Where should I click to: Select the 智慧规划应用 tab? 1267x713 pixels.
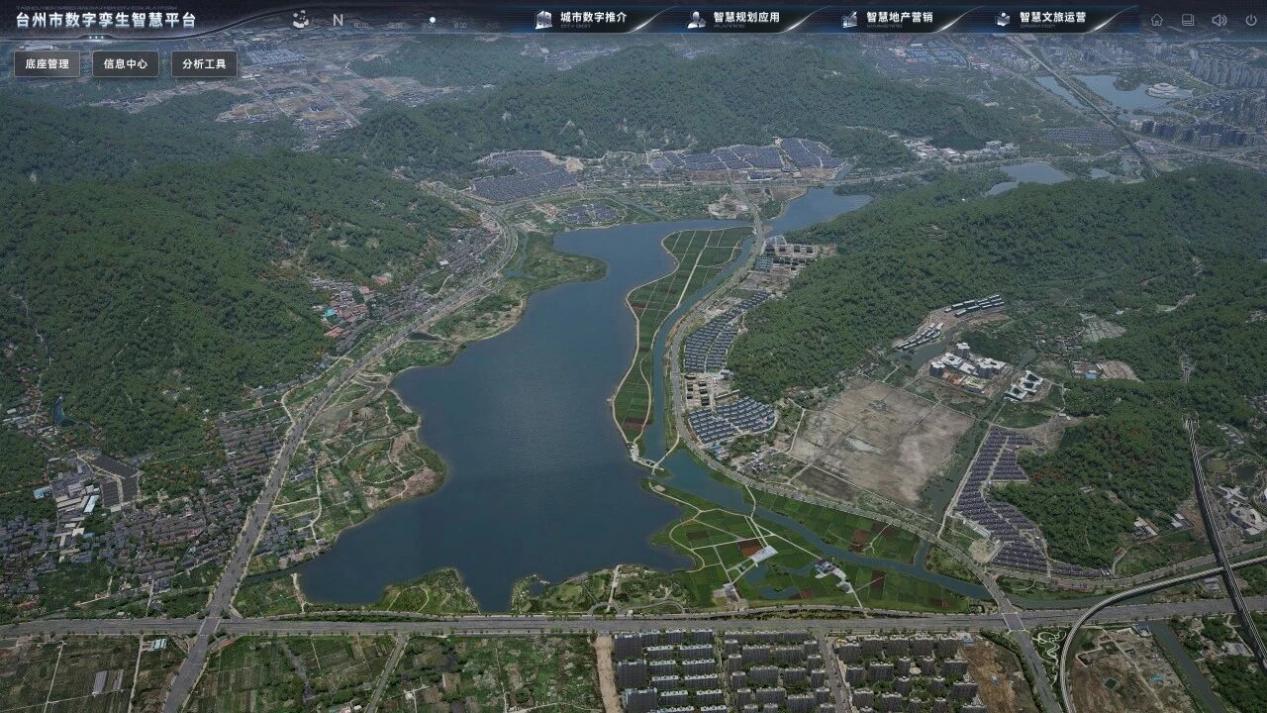735,18
